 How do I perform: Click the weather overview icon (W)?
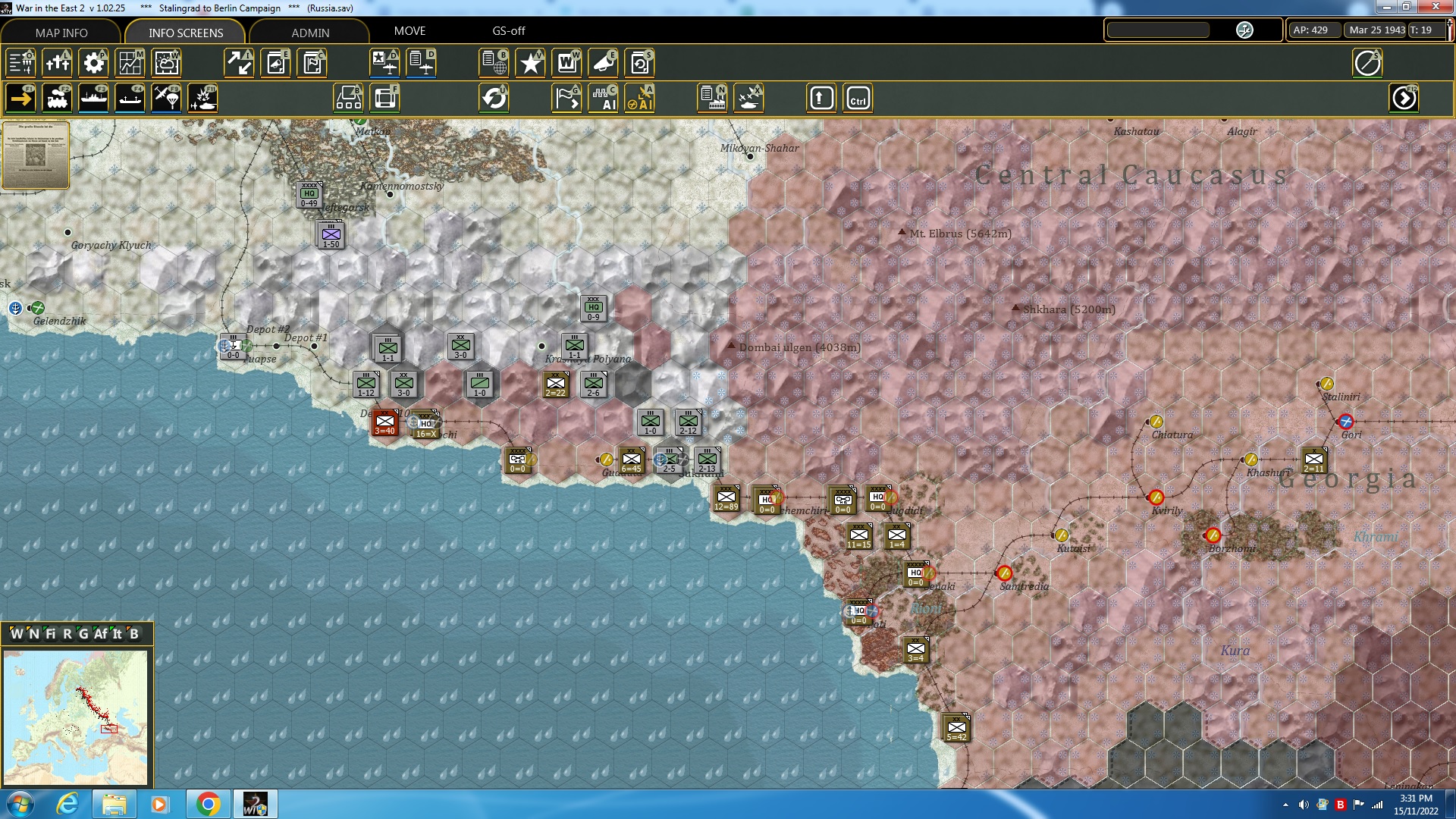click(x=166, y=63)
